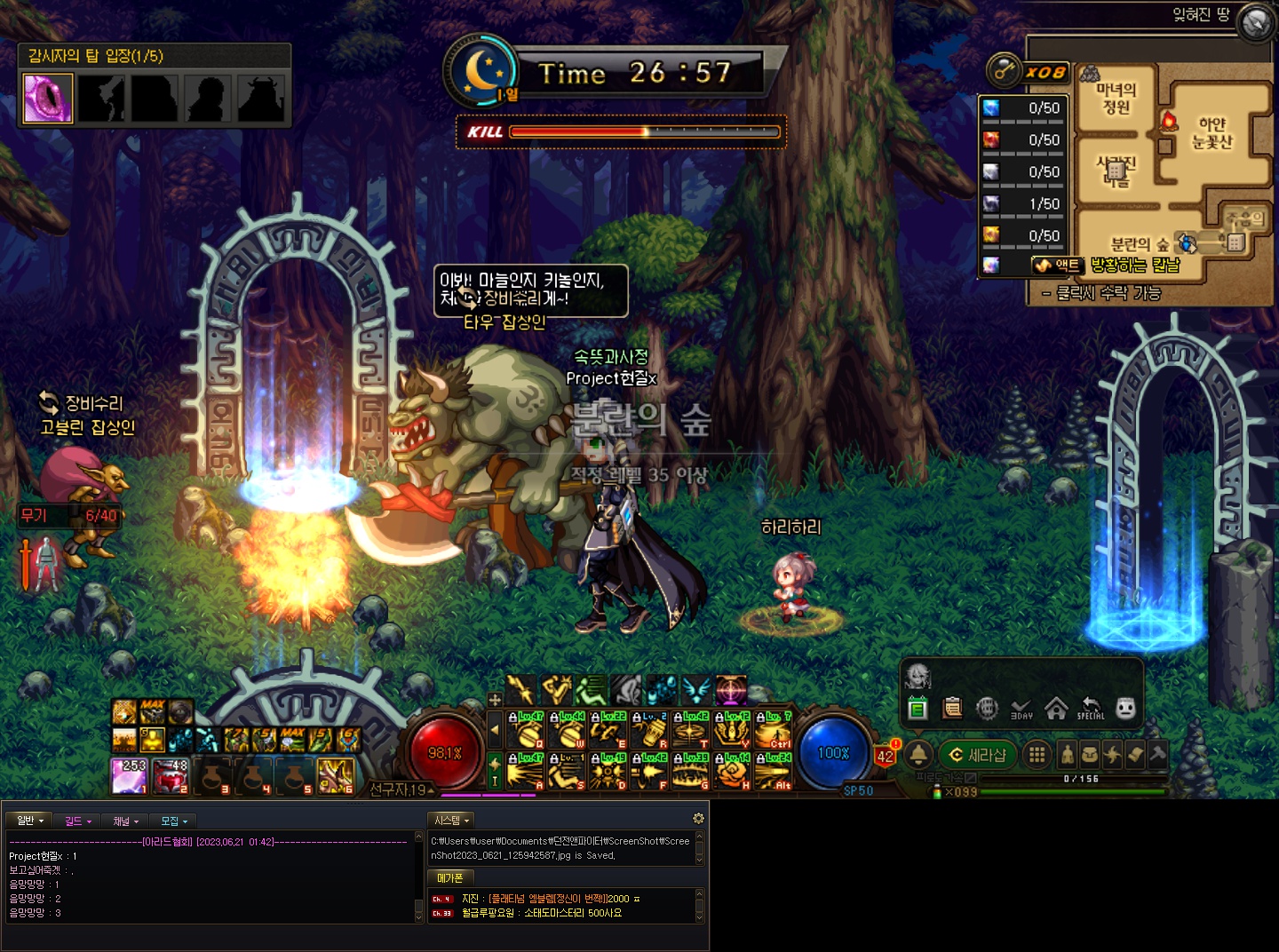Viewport: 1279px width, 952px height.
Task: Open the 모집 chat tab
Action: (173, 821)
